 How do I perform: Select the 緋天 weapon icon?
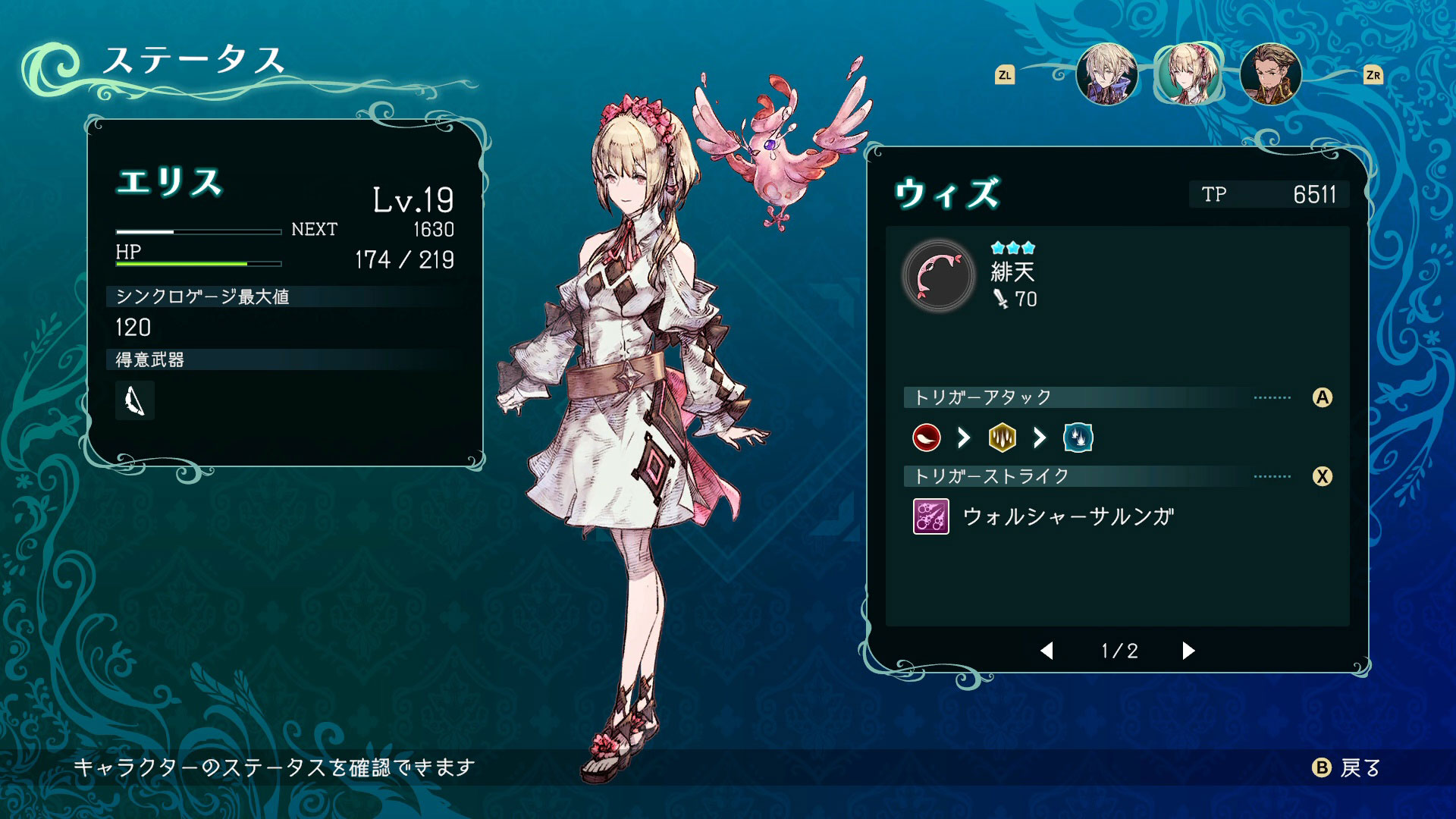pyautogui.click(x=939, y=277)
